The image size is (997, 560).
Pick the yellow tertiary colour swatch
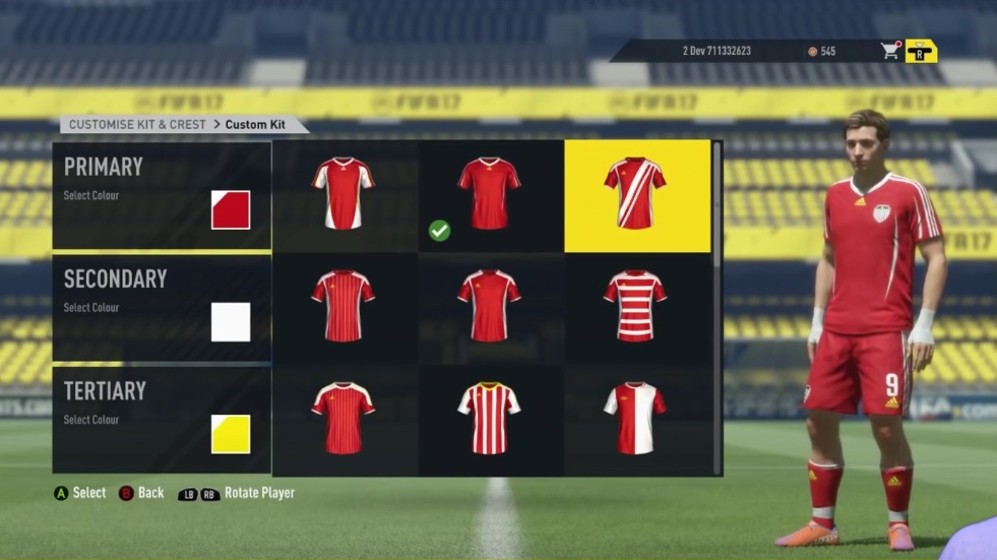point(230,434)
